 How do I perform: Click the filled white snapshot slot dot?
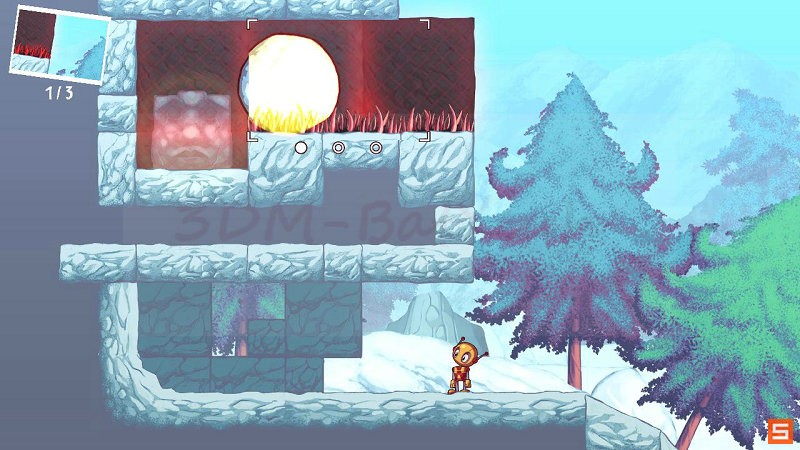pos(300,148)
